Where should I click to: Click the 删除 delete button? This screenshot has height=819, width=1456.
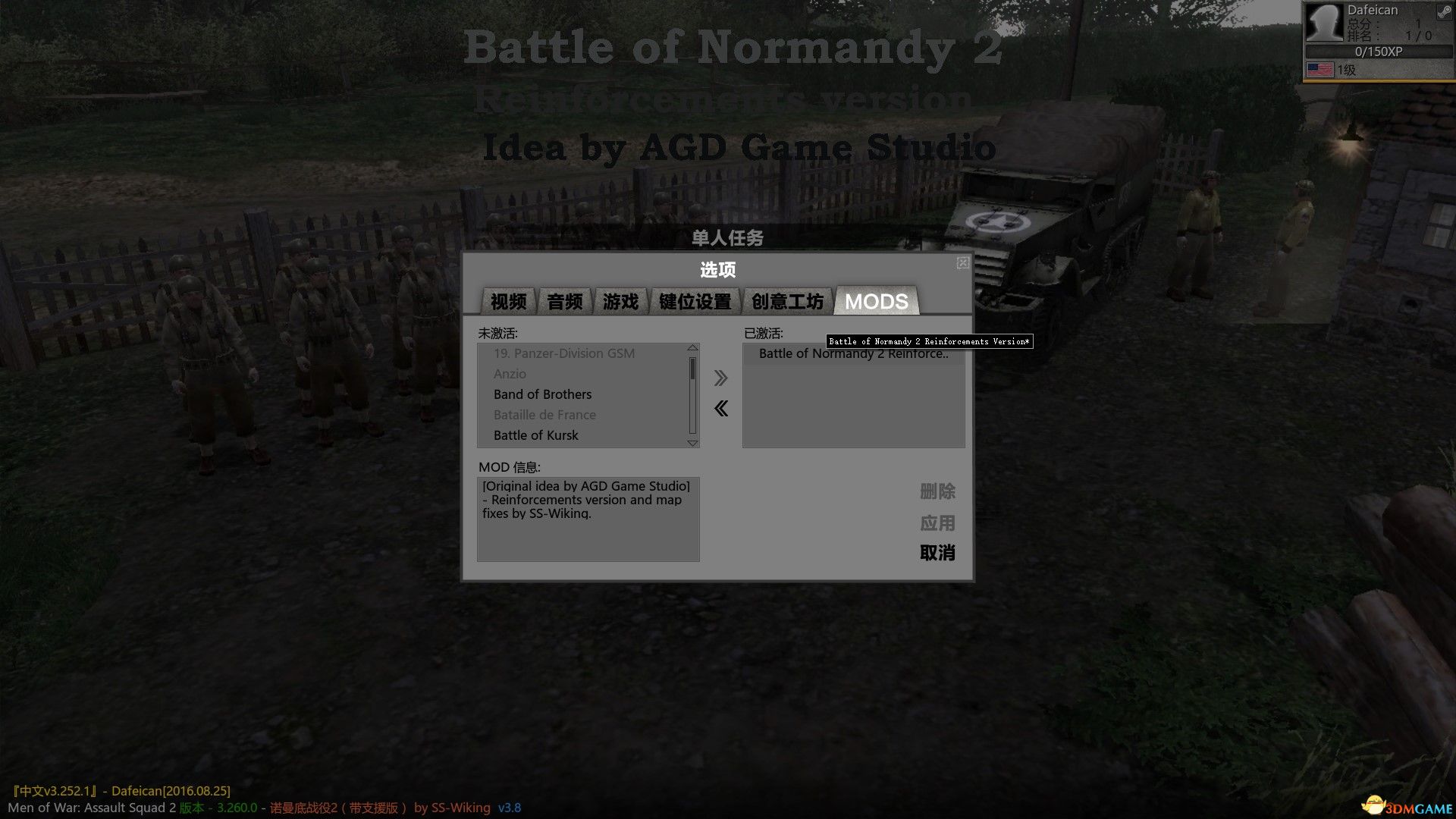pos(937,491)
